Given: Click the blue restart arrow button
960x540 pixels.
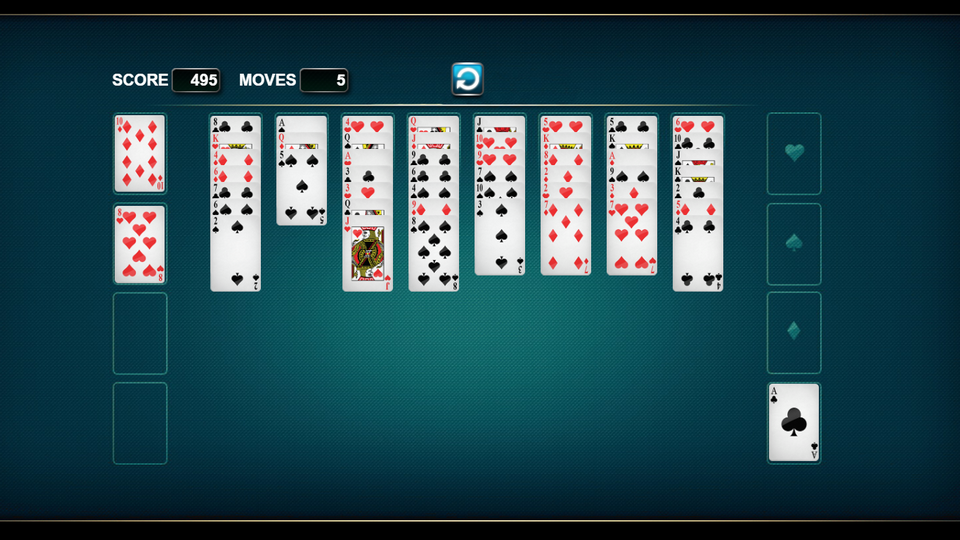Looking at the screenshot, I should pyautogui.click(x=467, y=79).
